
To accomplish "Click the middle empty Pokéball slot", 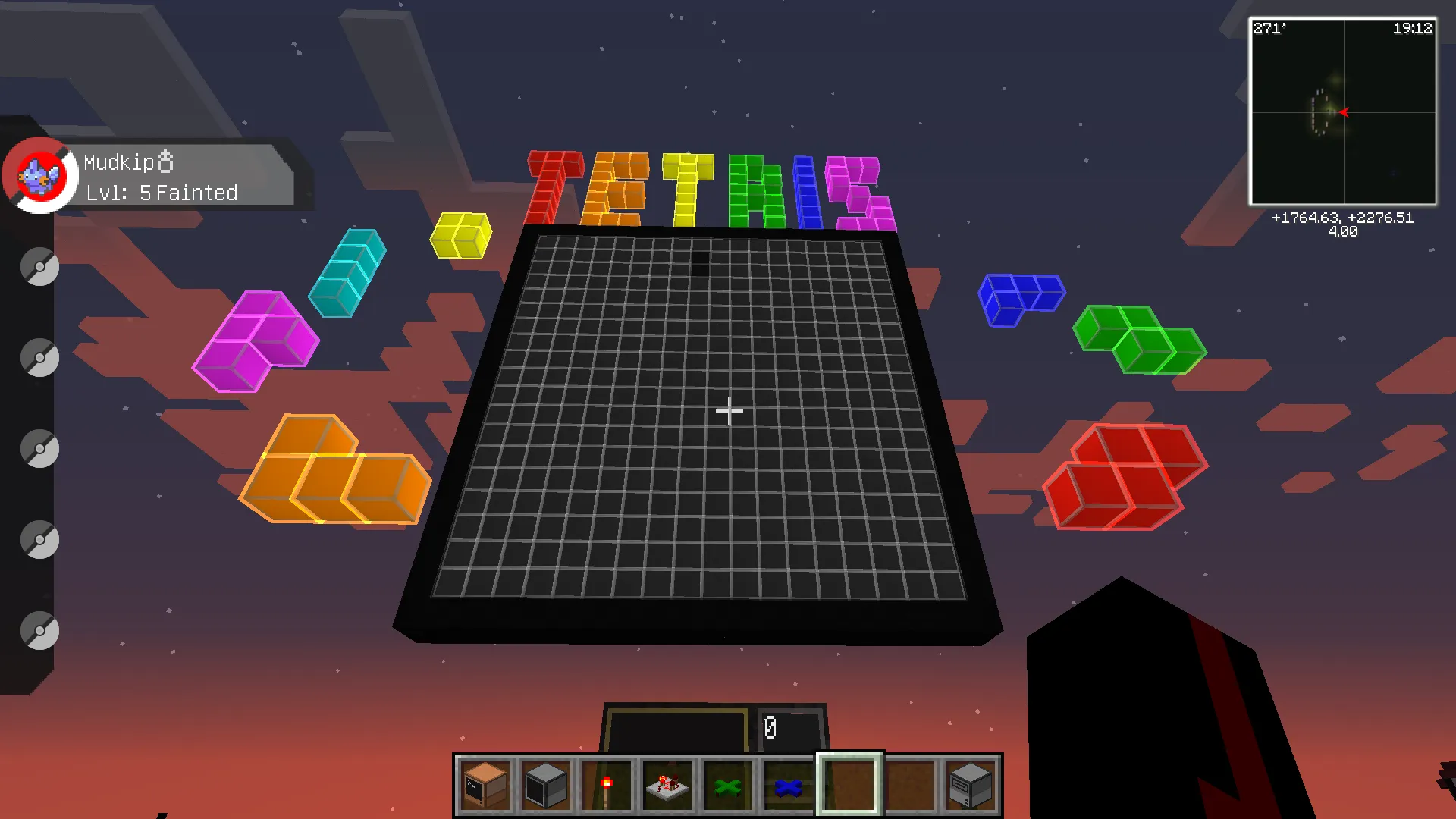I will [x=39, y=448].
